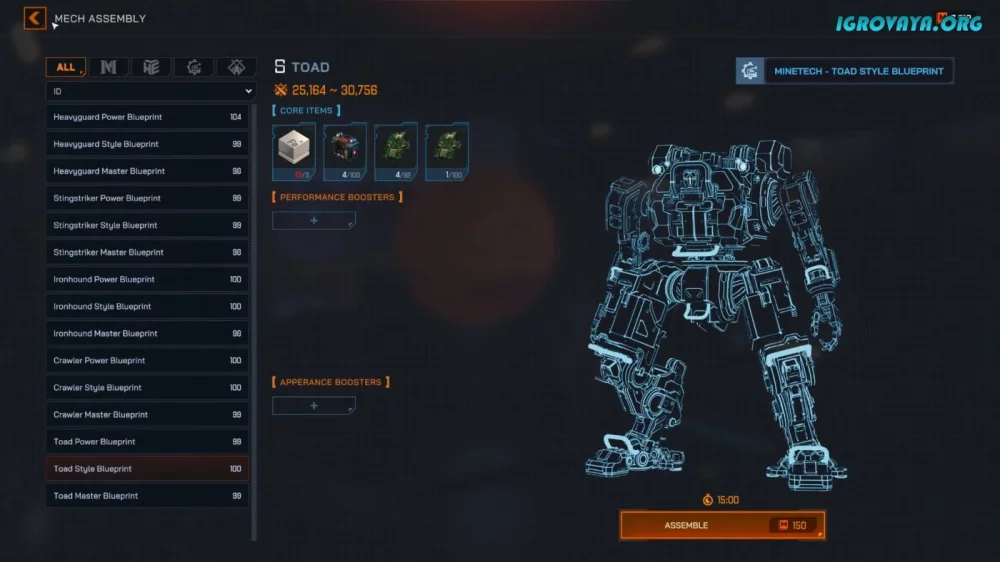Add an appearance booster
This screenshot has width=1000, height=562.
point(314,405)
